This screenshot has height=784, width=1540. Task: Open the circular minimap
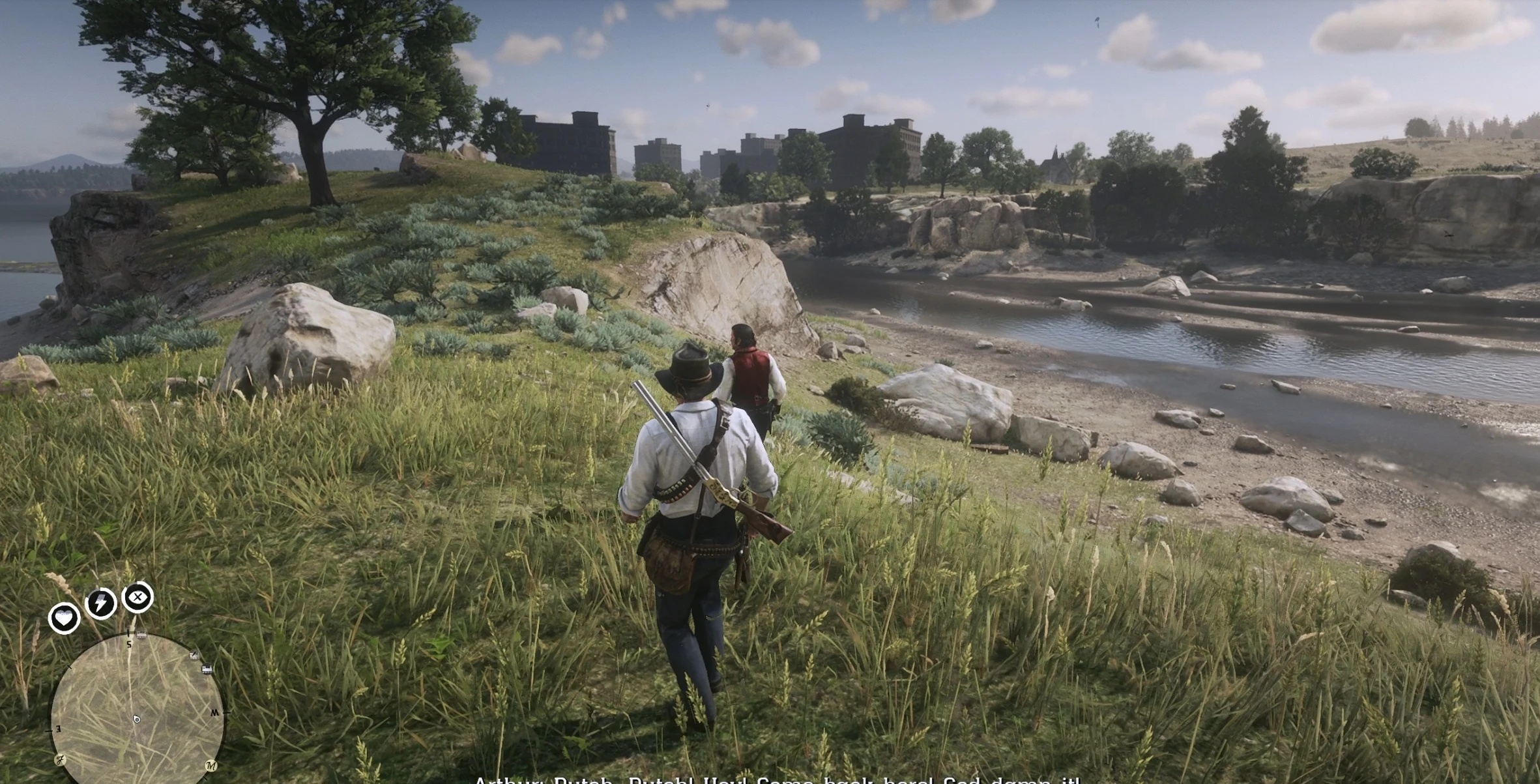tap(137, 709)
